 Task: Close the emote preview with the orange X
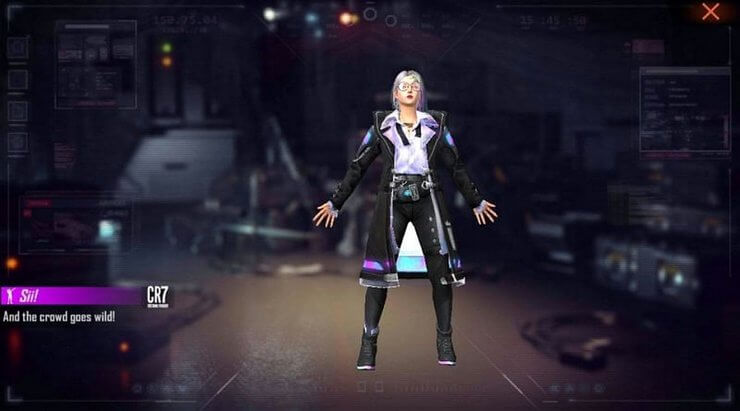[711, 12]
